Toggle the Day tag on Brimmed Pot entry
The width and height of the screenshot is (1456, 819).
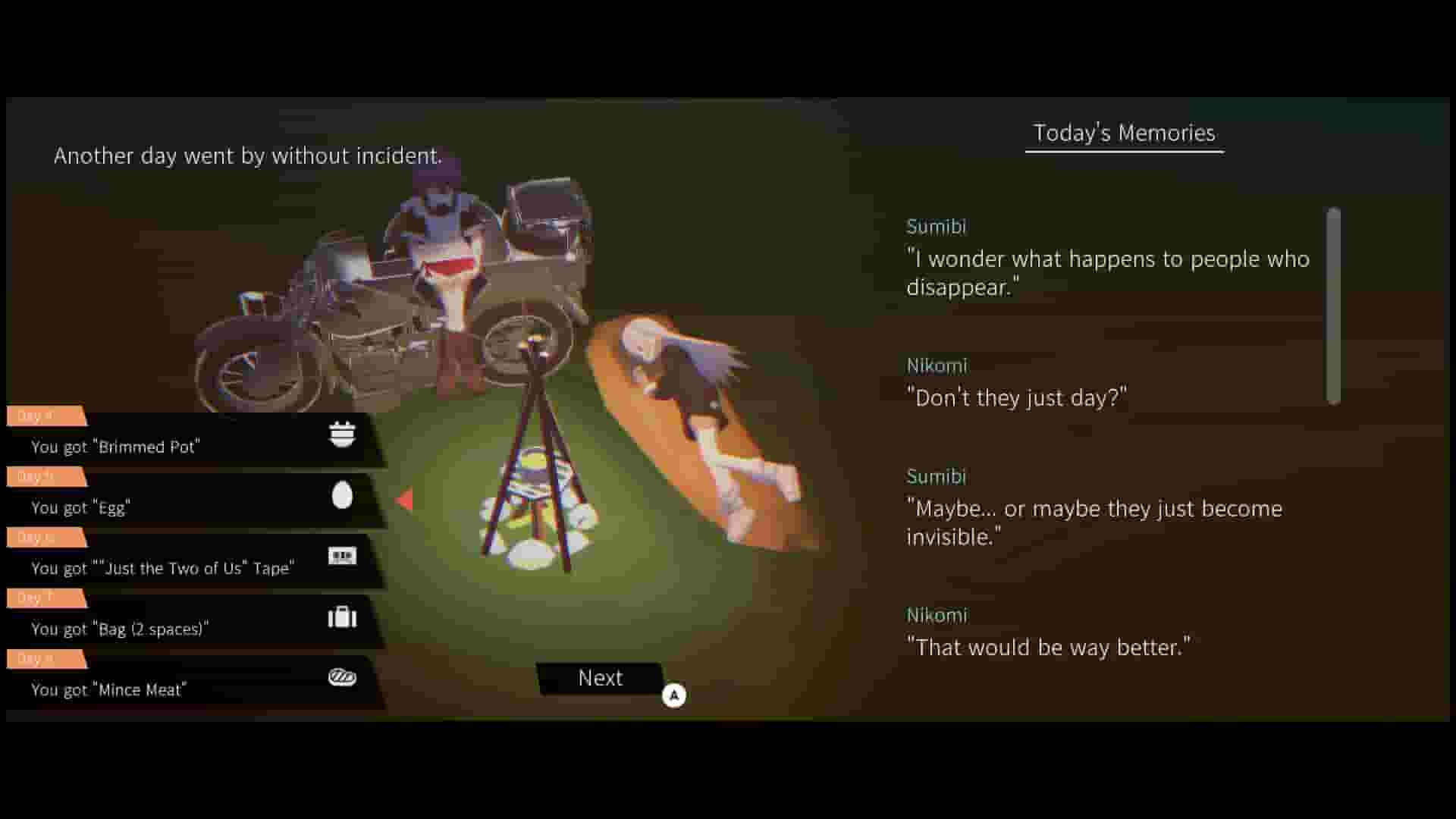pyautogui.click(x=45, y=416)
